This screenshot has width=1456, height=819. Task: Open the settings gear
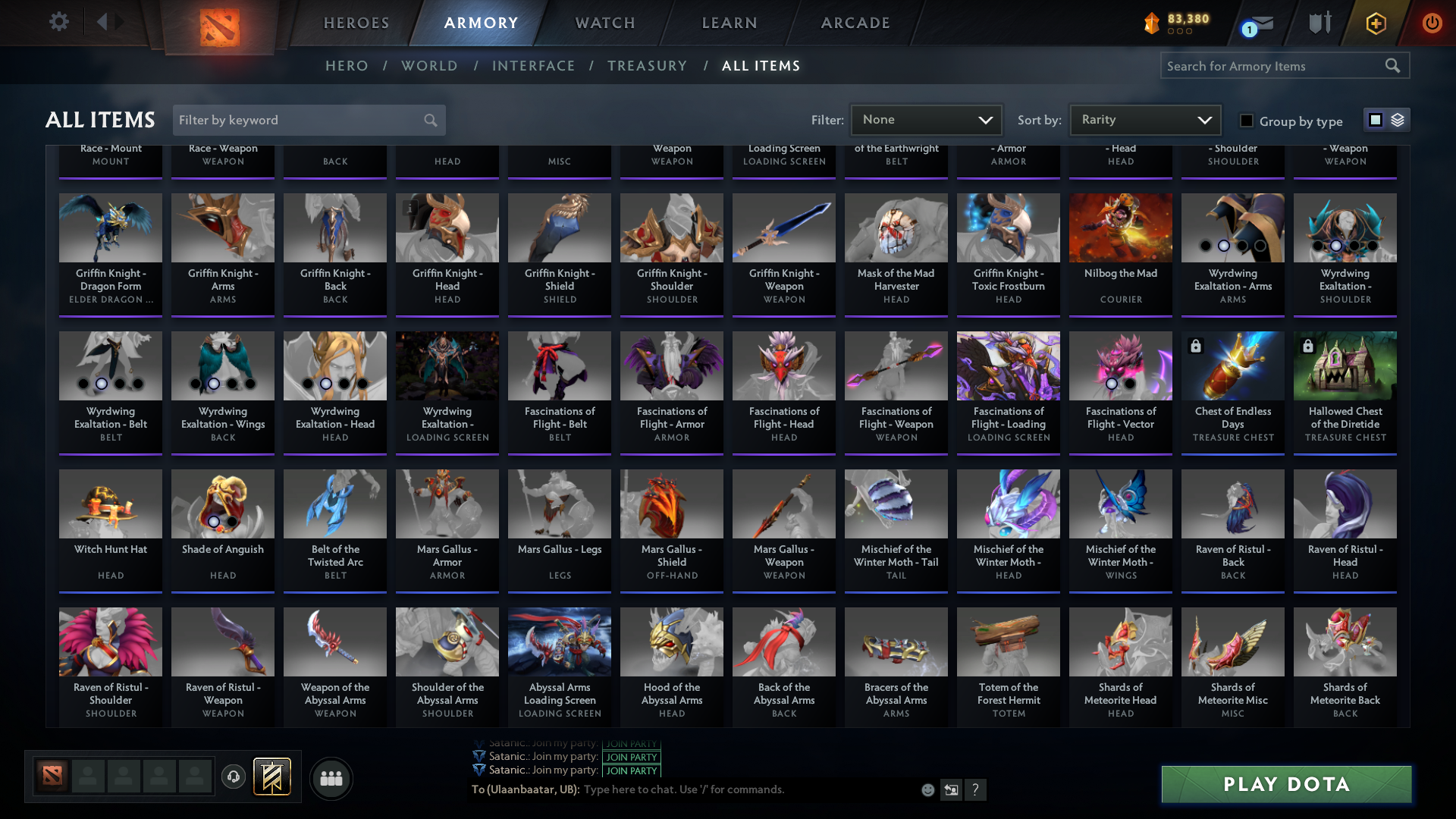coord(59,21)
